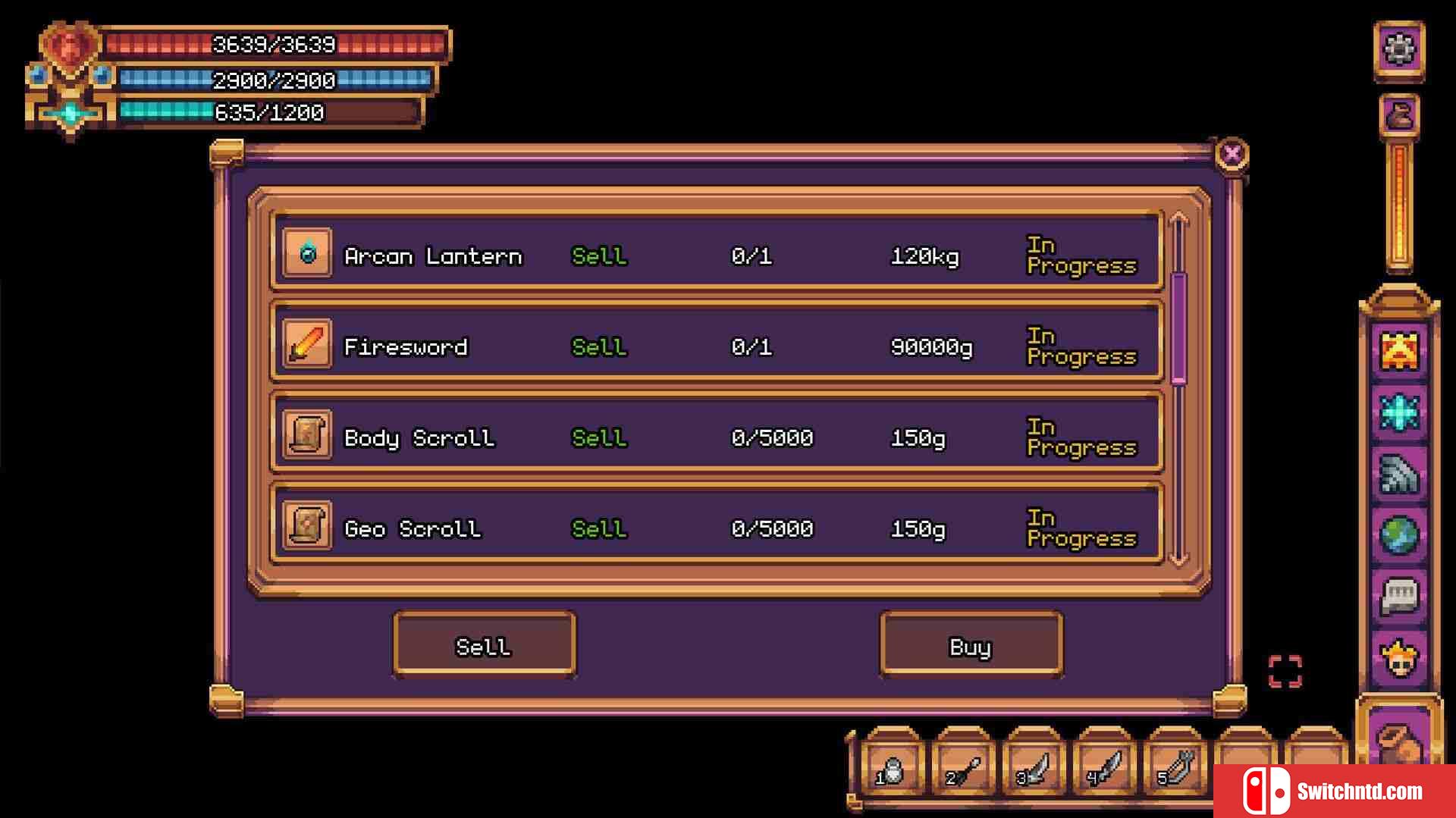1456x818 pixels.
Task: Choose the Firesword order row
Action: point(717,346)
